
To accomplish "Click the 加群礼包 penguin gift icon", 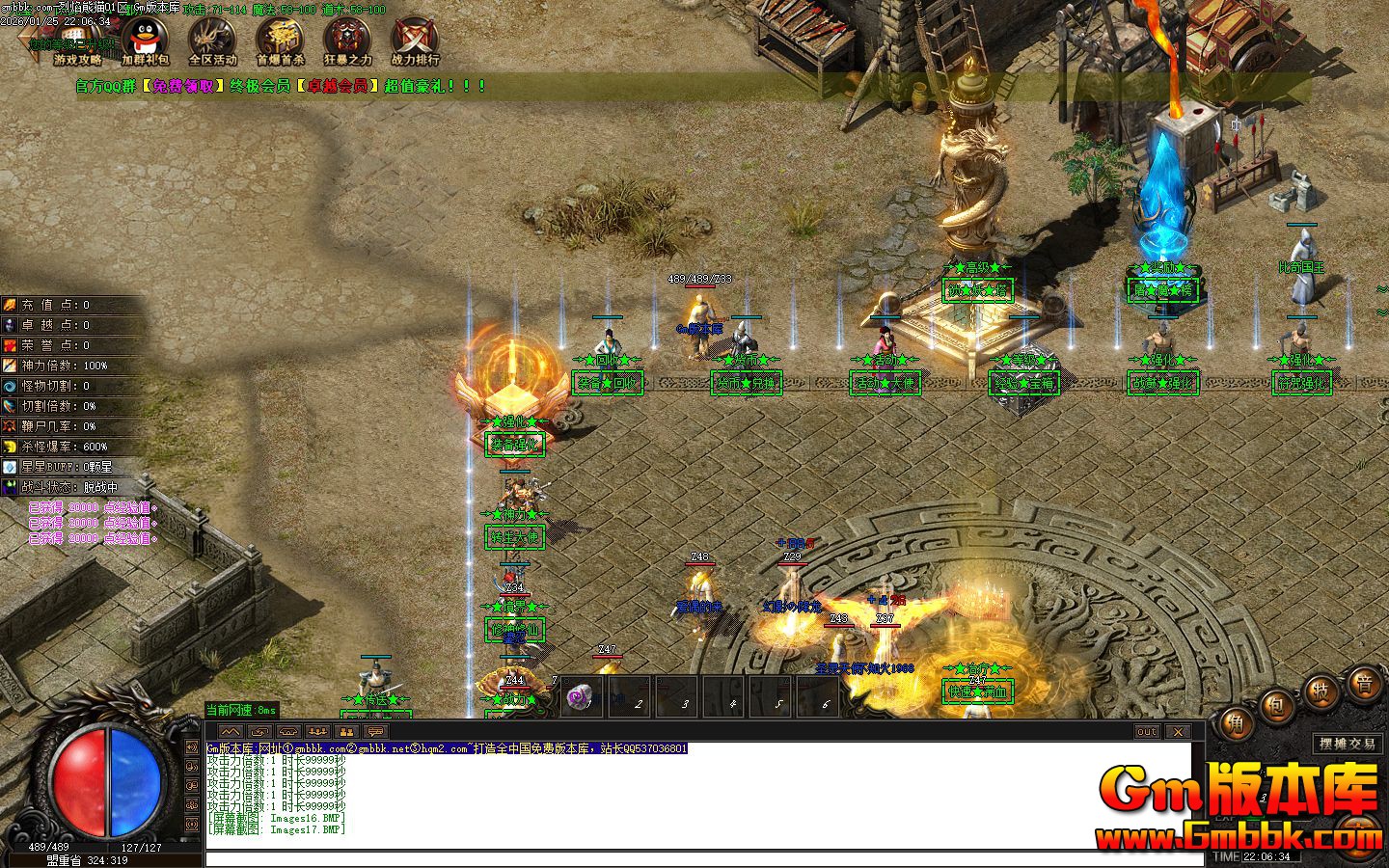I will [x=145, y=41].
